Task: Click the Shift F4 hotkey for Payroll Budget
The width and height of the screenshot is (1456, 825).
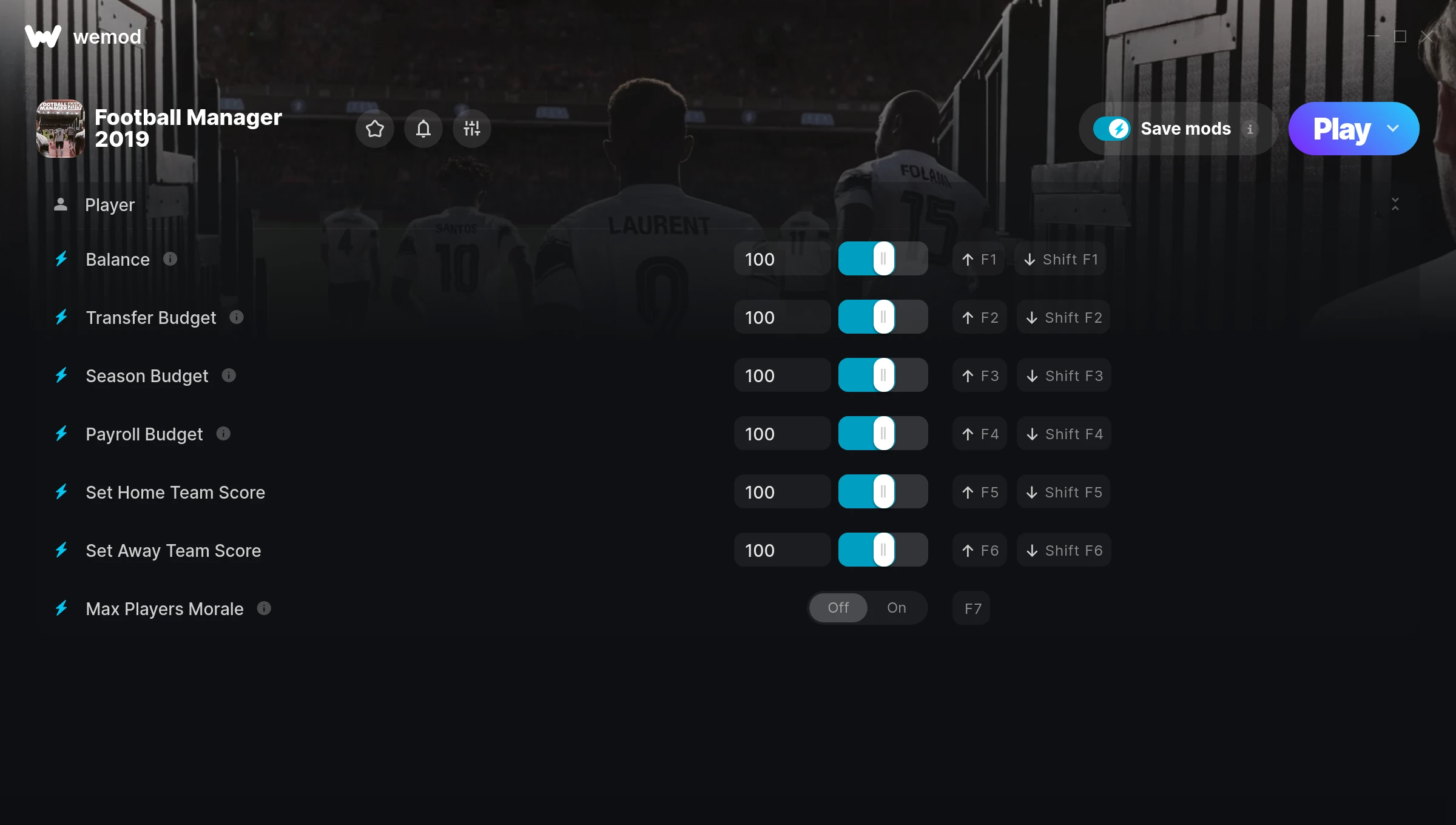Action: point(1063,434)
